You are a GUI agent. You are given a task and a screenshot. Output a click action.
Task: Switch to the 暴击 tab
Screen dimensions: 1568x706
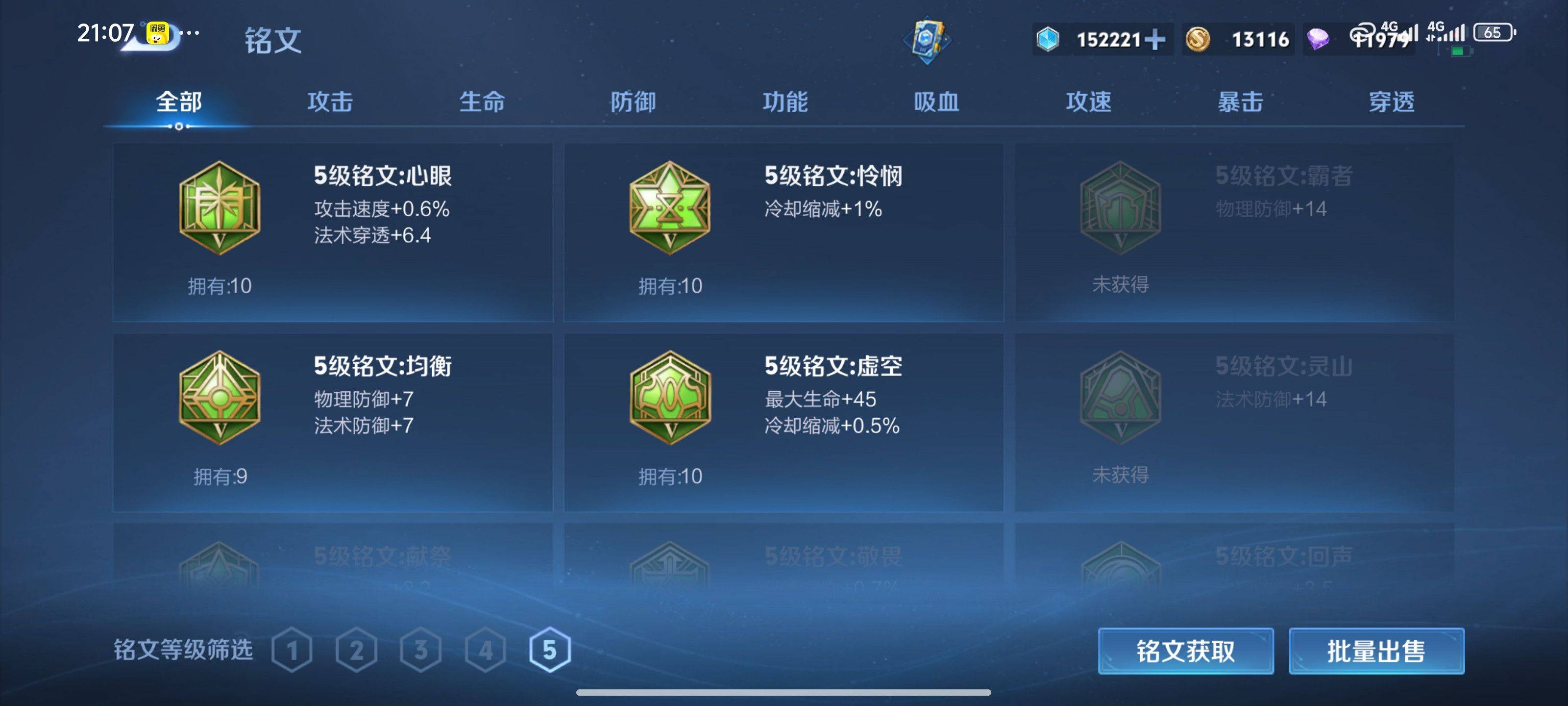(x=1240, y=102)
